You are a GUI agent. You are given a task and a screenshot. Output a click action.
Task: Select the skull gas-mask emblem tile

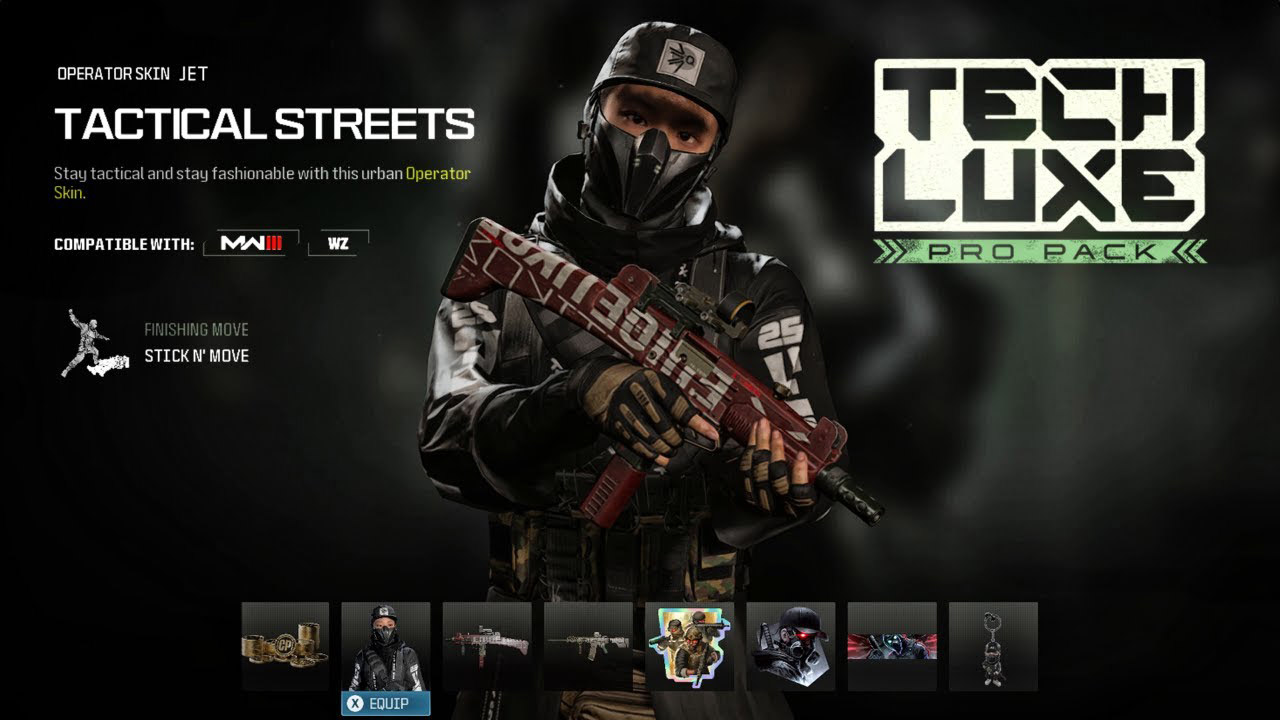click(789, 647)
